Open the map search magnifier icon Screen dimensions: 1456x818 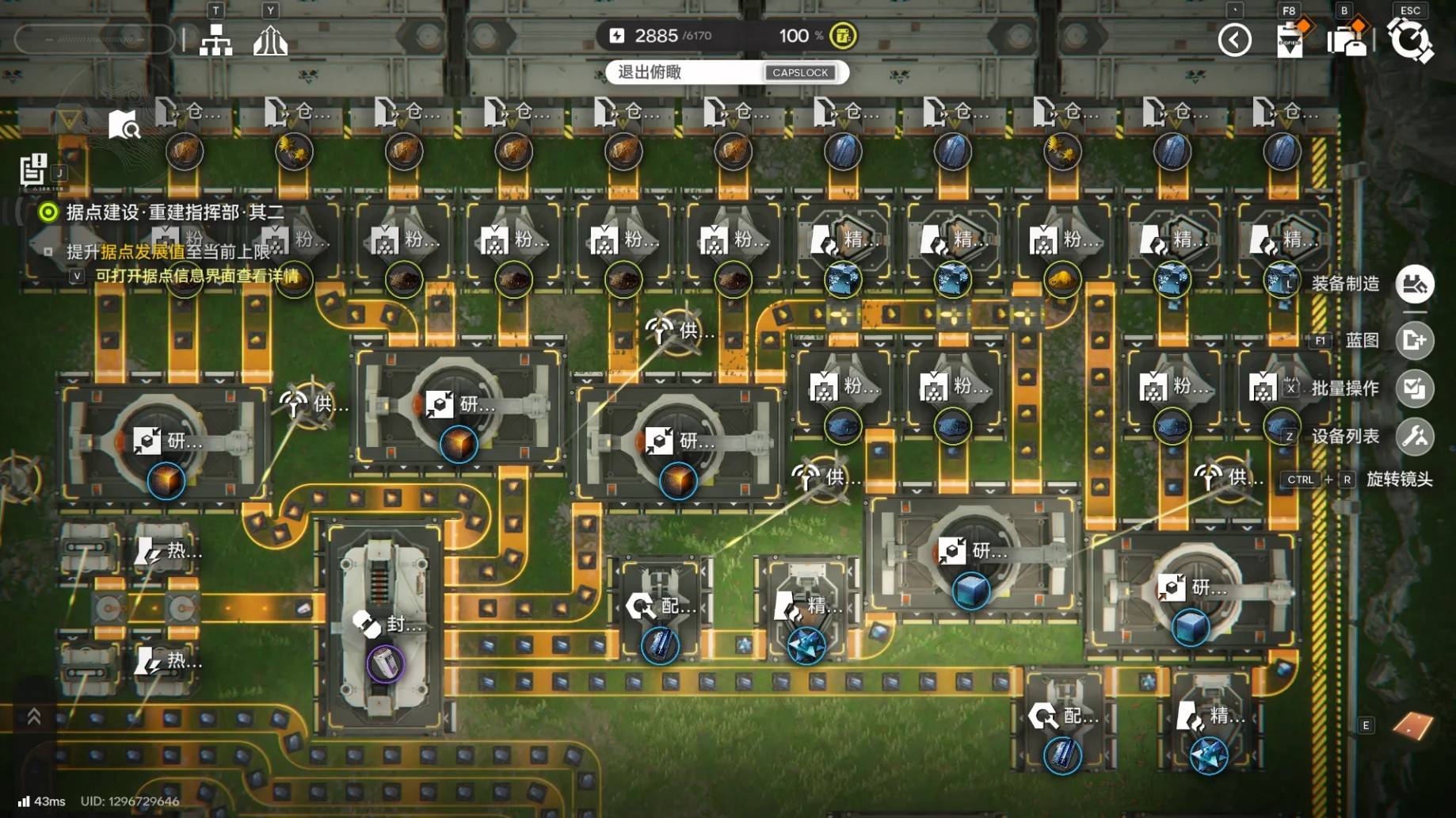pos(124,124)
